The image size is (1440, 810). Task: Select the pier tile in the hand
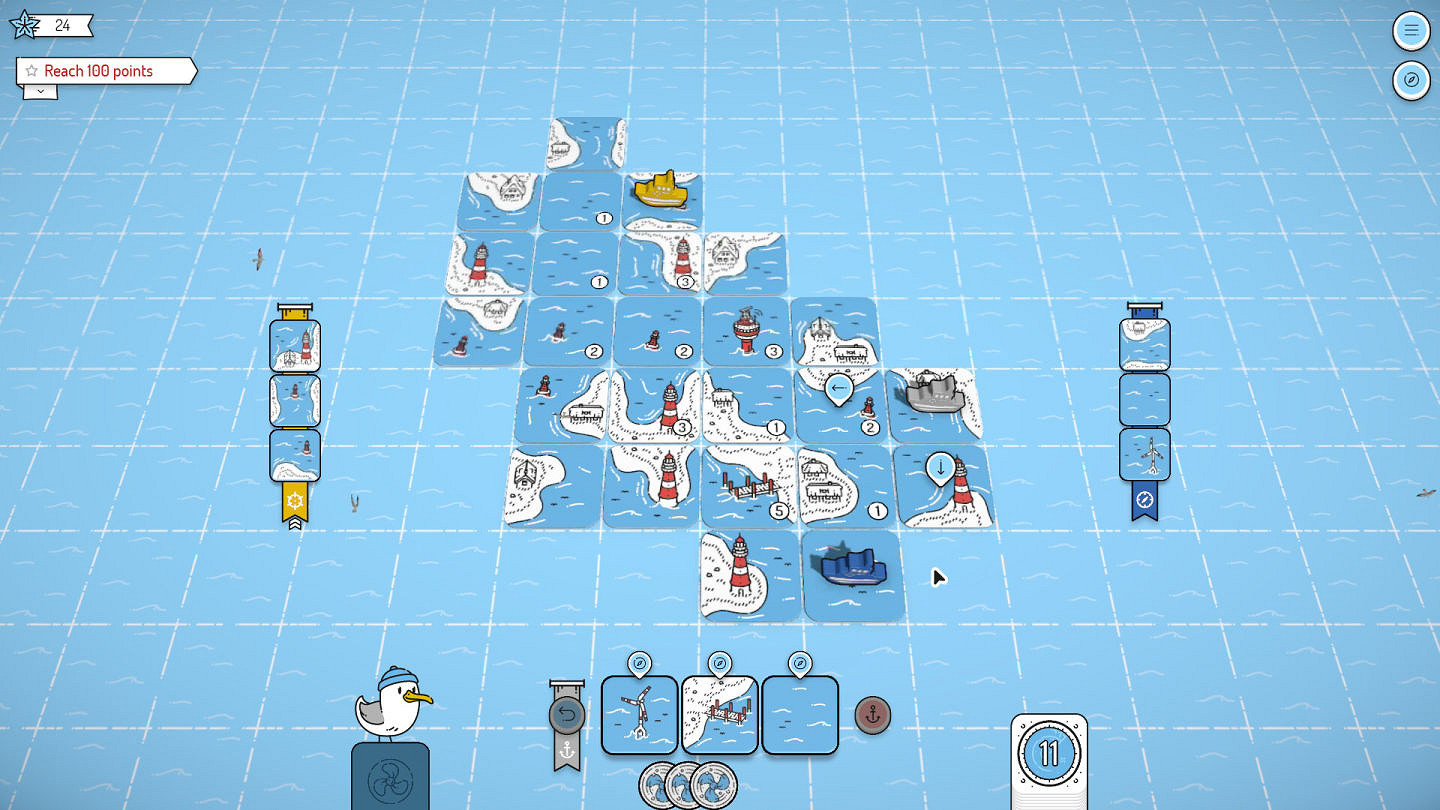[x=719, y=715]
